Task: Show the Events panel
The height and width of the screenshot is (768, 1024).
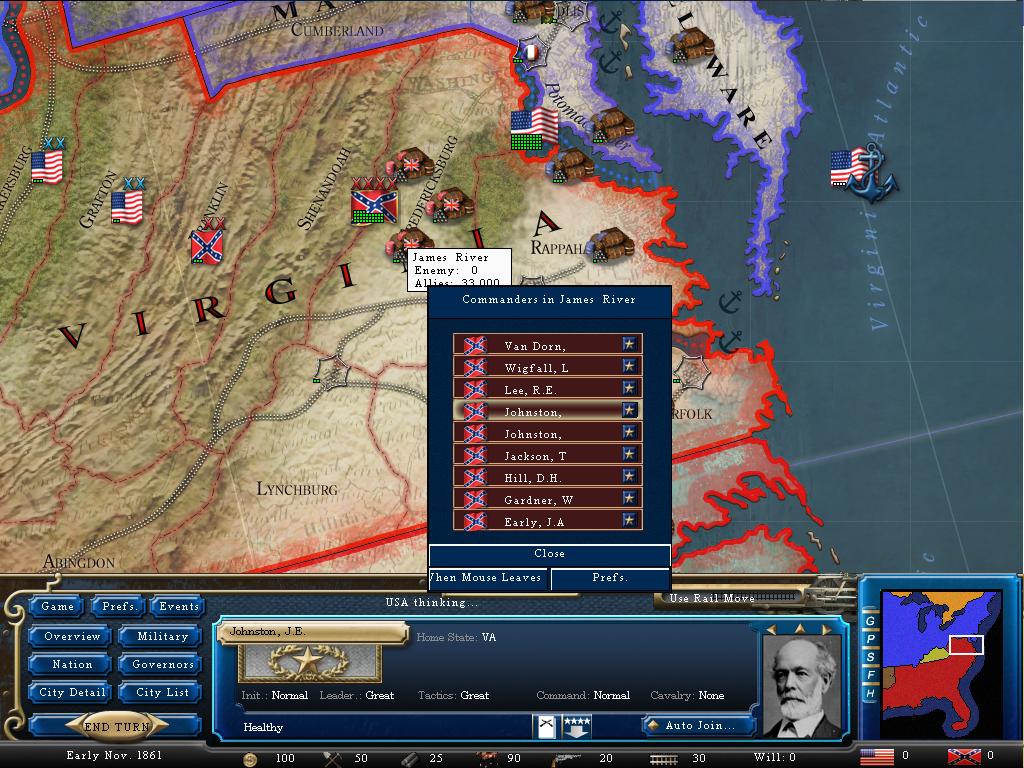Action: [179, 607]
